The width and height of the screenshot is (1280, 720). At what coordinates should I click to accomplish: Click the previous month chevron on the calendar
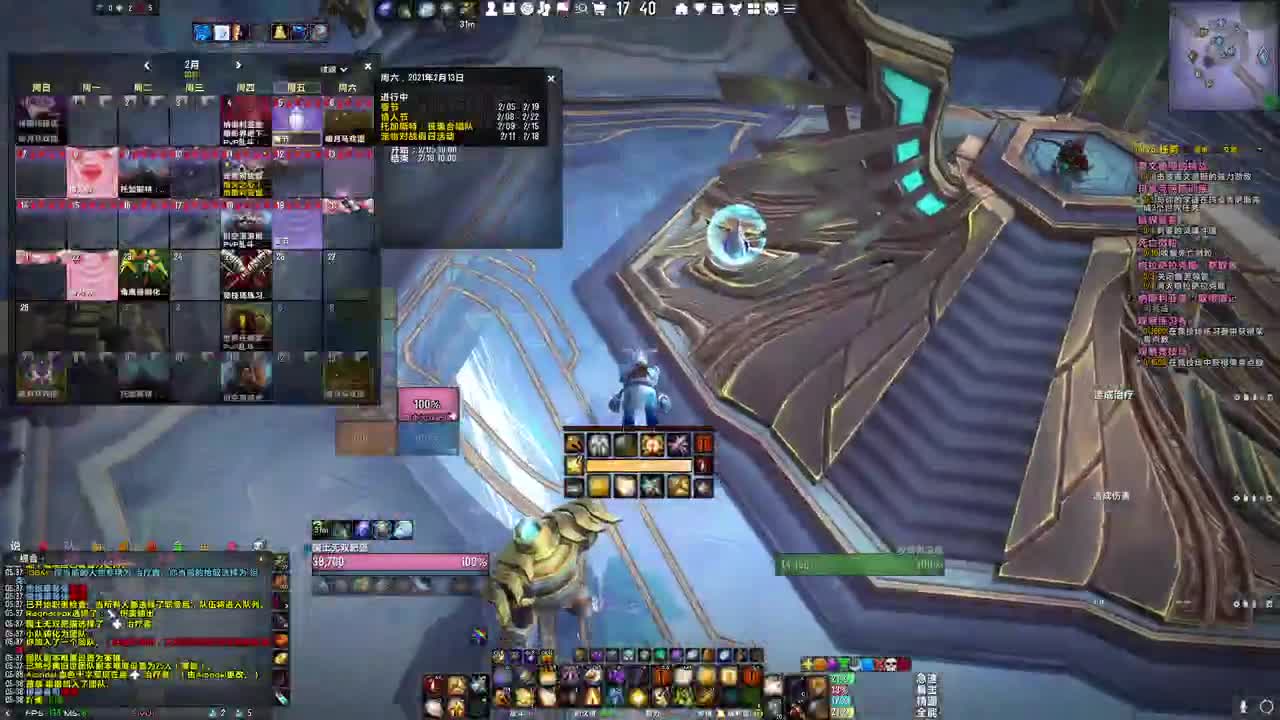coord(147,65)
